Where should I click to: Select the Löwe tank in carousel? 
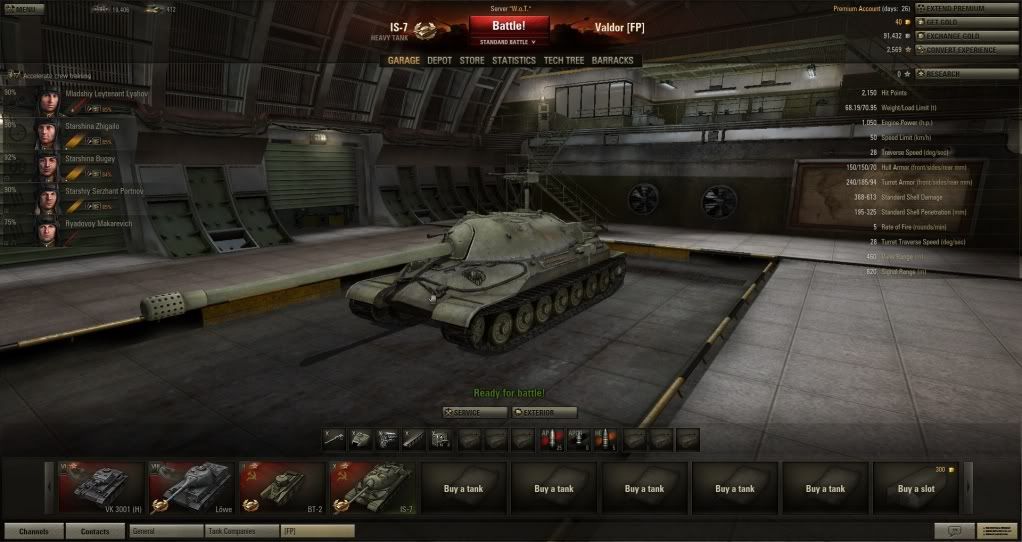click(x=191, y=488)
